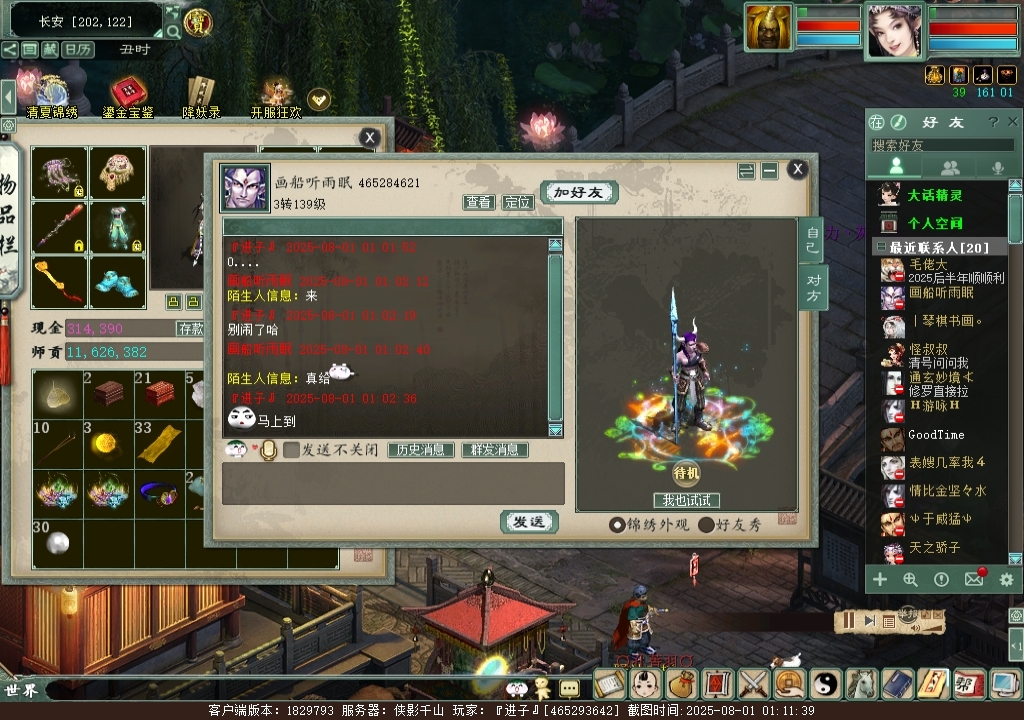The height and width of the screenshot is (720, 1024).
Task: Toggle the 发送不关闭 checkbox
Action: 292,450
